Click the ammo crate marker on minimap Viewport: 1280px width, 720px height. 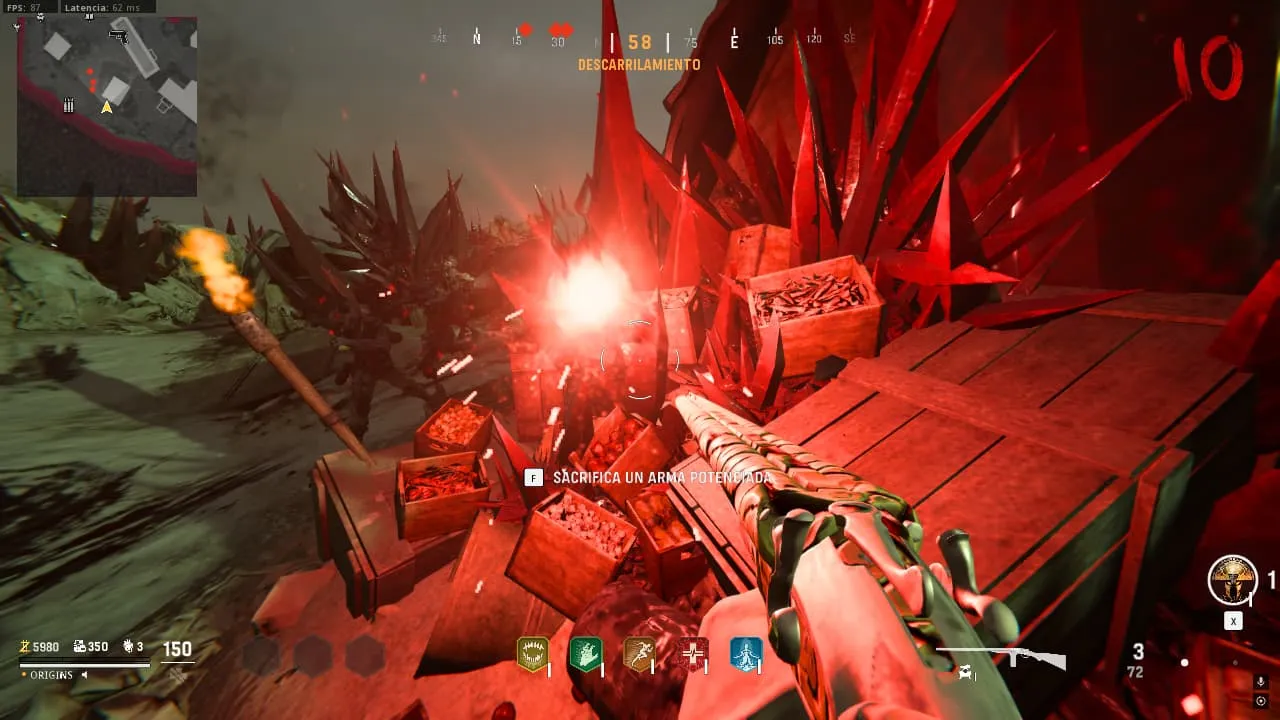pyautogui.click(x=69, y=104)
